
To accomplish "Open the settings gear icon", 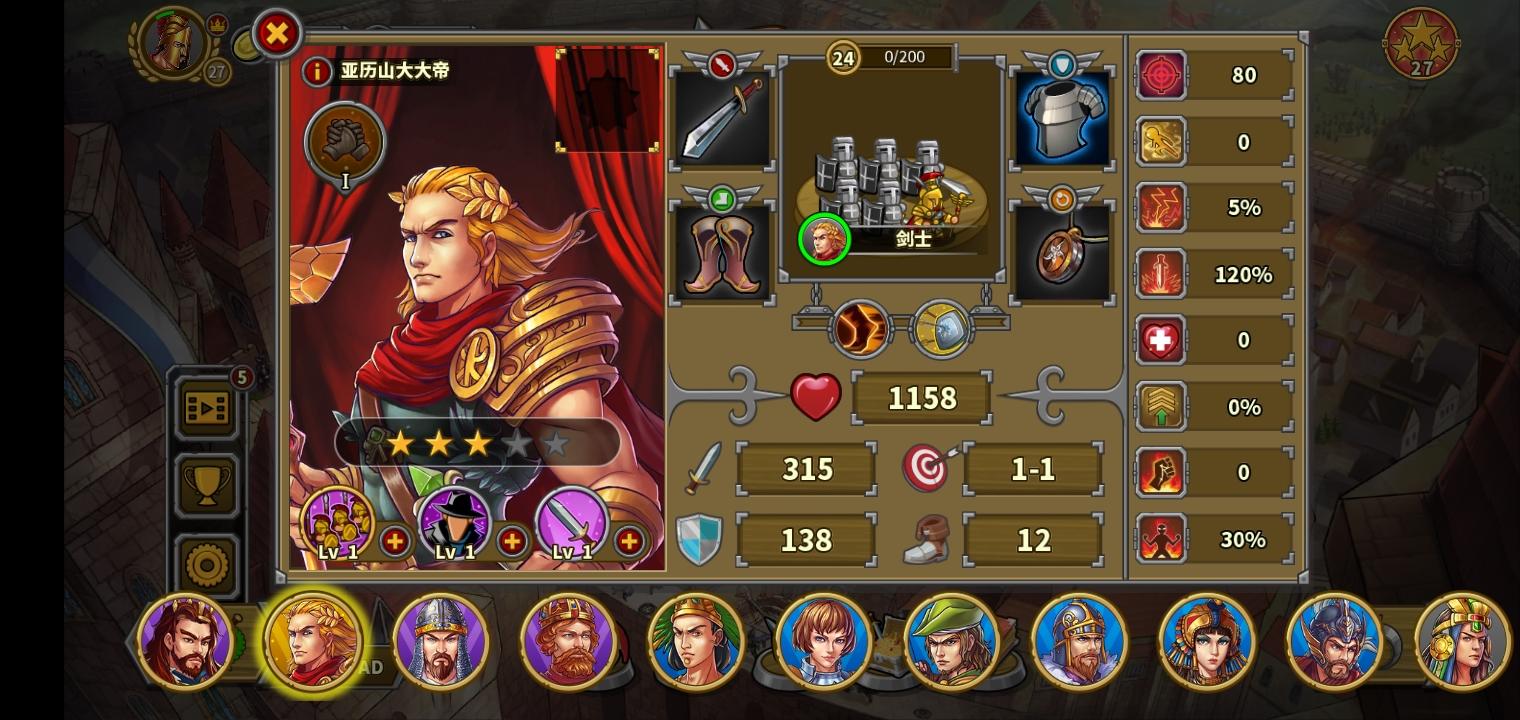I will (207, 563).
